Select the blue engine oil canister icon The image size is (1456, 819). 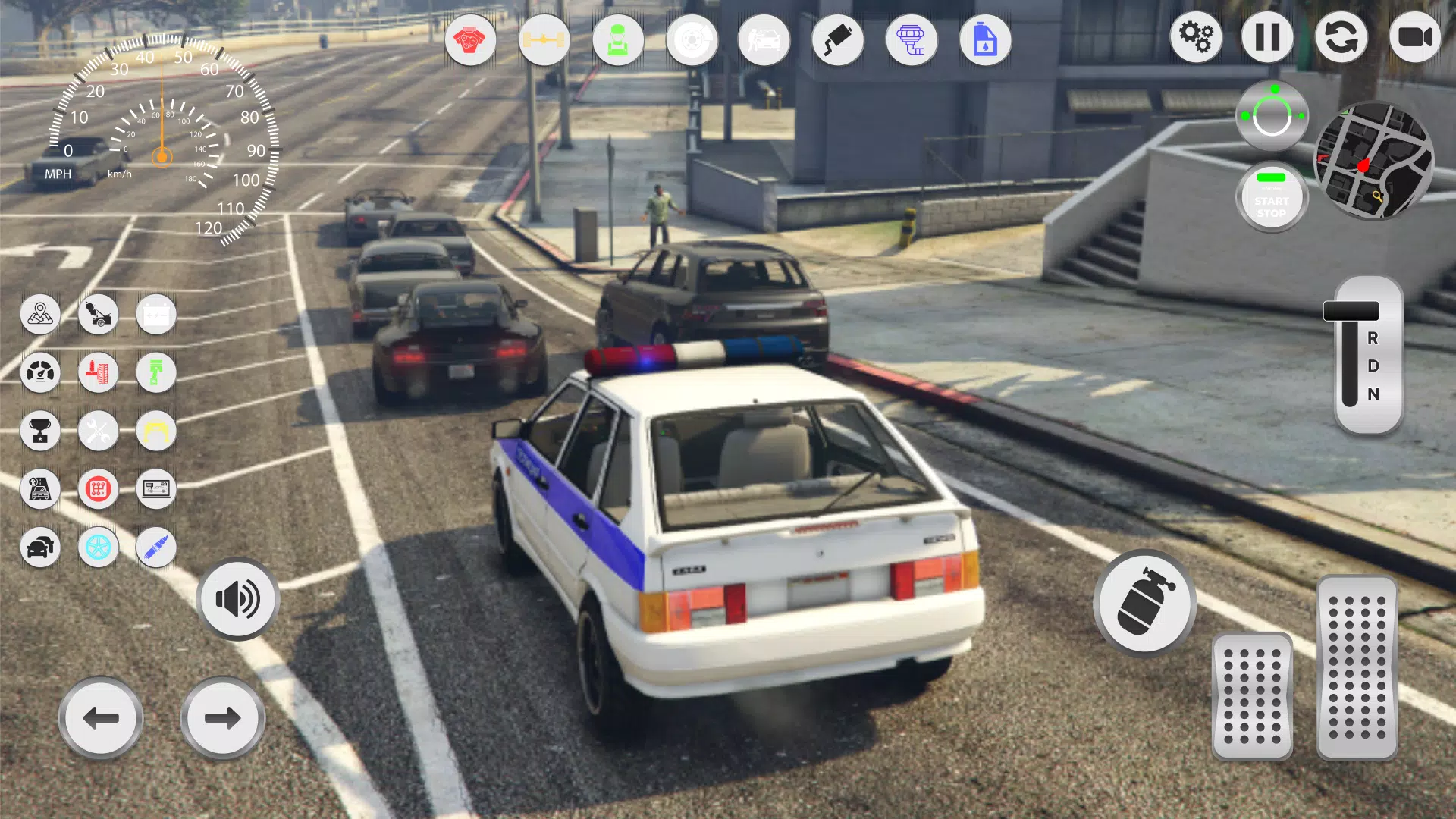coord(985,39)
